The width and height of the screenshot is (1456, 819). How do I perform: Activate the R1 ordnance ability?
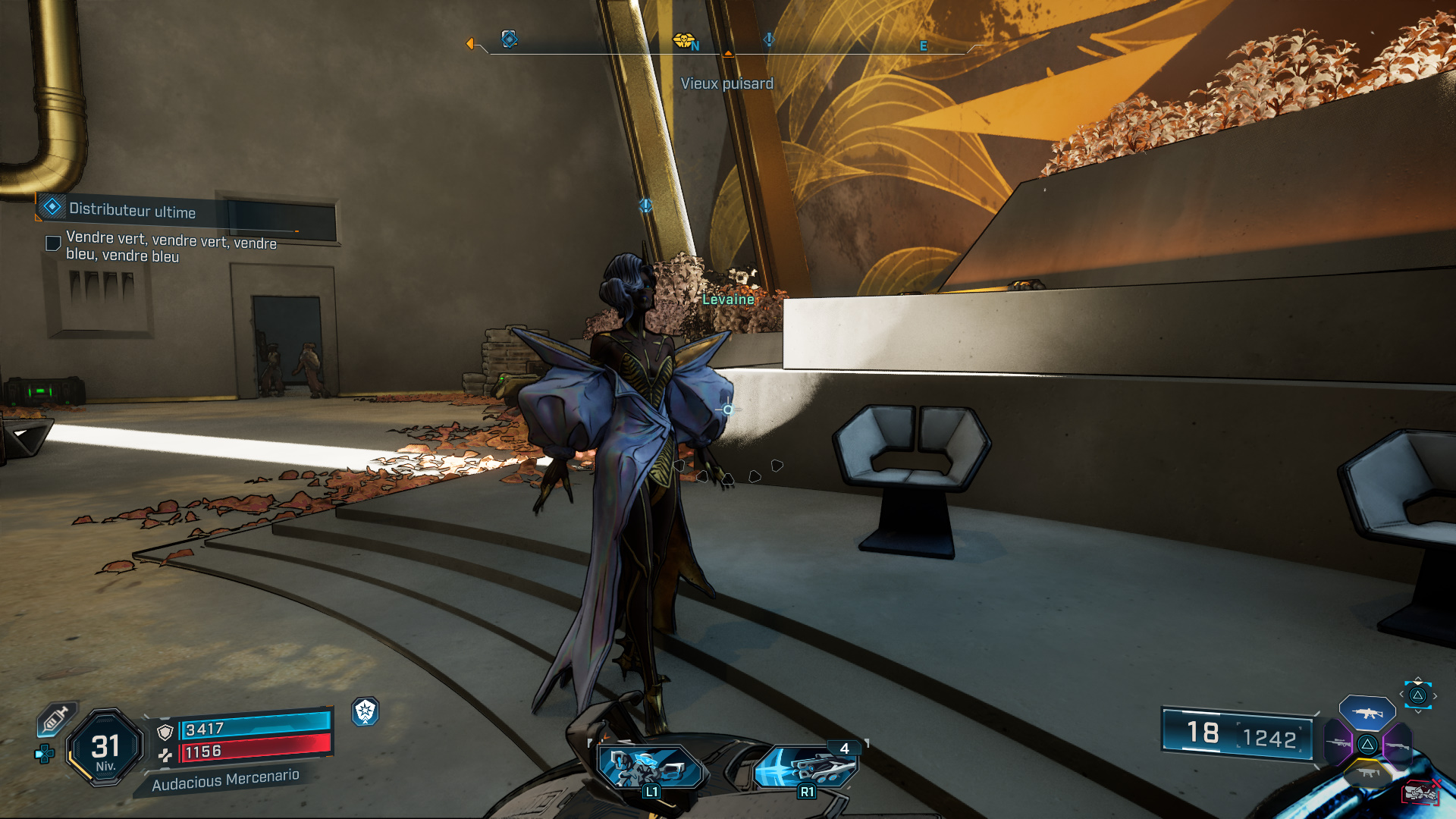pyautogui.click(x=806, y=767)
